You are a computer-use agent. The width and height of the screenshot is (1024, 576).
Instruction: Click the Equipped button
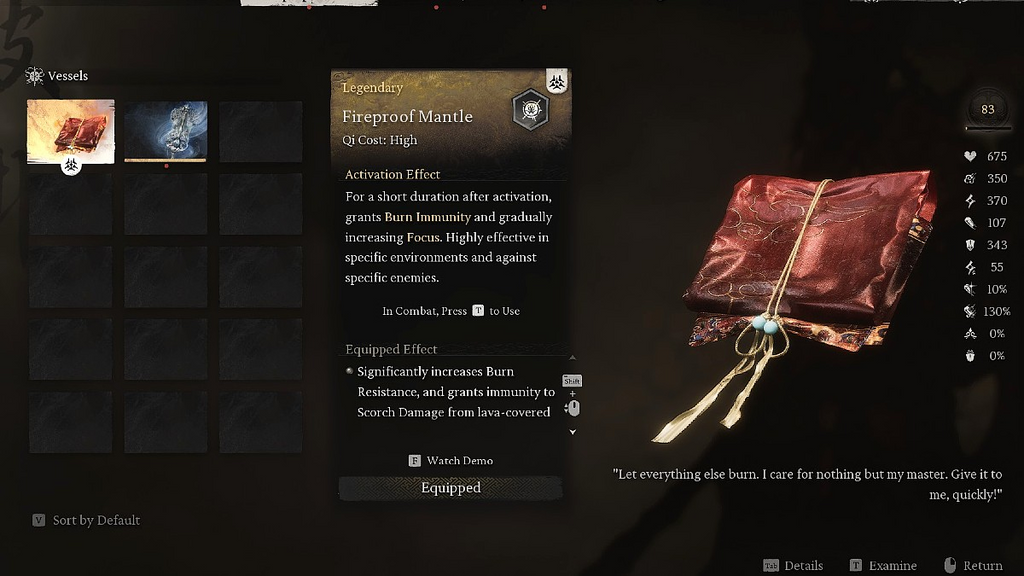[x=450, y=488]
